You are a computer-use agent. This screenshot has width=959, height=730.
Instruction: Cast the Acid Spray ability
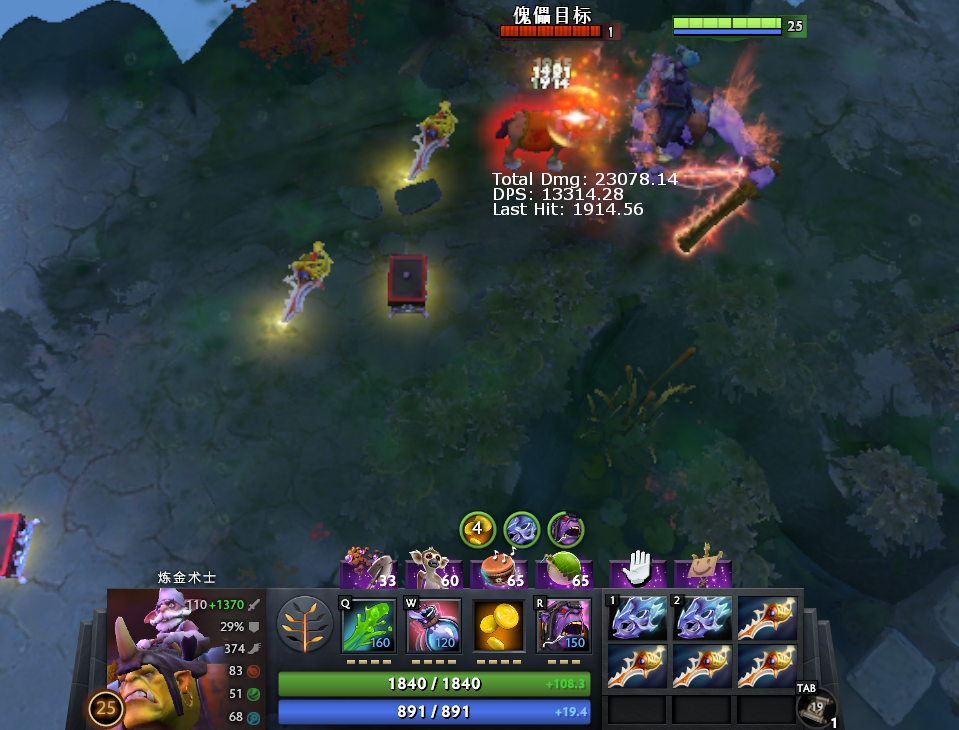(x=368, y=626)
